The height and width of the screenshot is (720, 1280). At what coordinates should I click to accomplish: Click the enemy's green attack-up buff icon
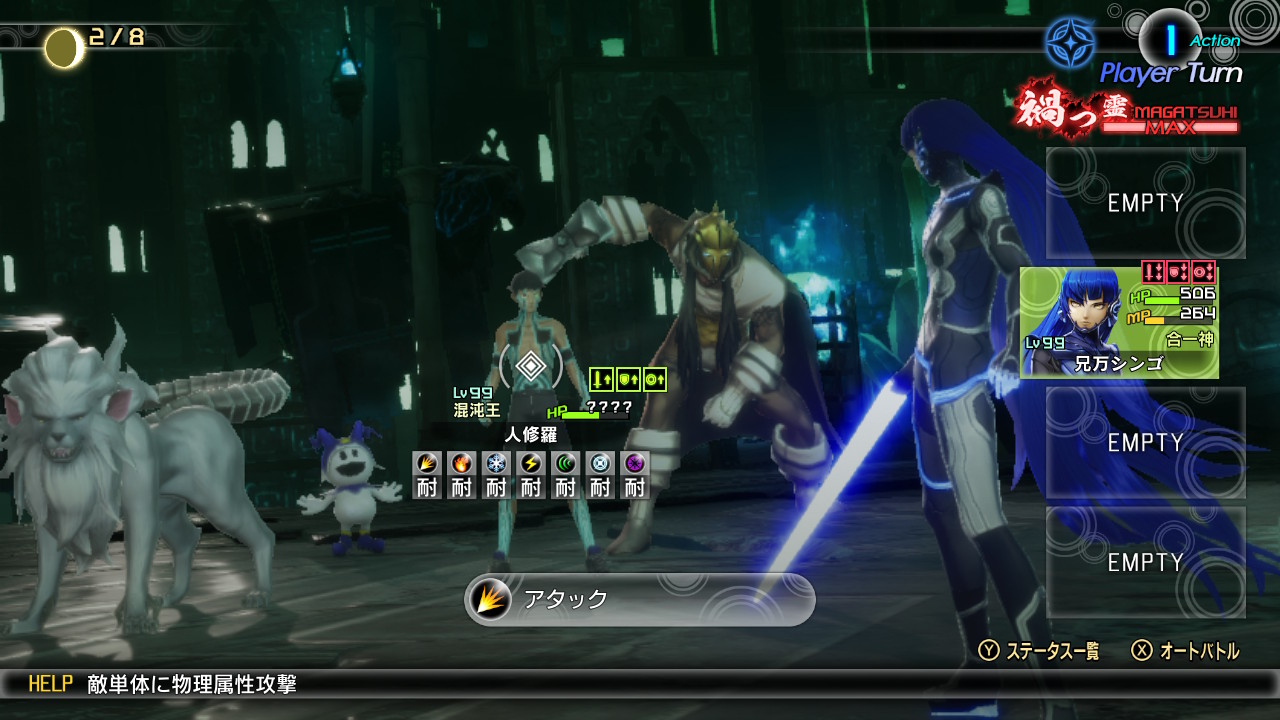(x=601, y=380)
